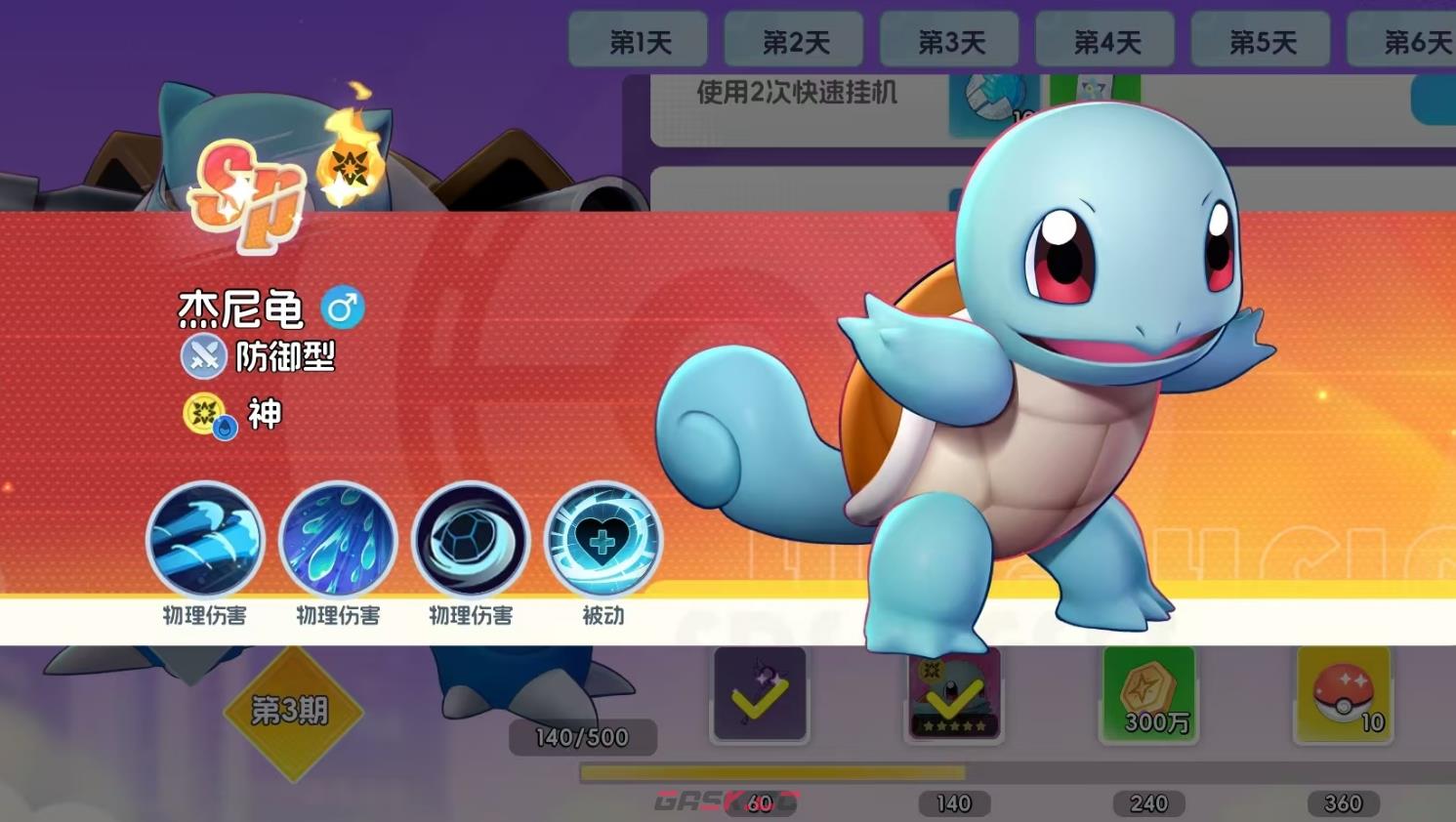The height and width of the screenshot is (822, 1456).
Task: Click the male gender symbol beside 杰尼龟
Action: click(341, 307)
